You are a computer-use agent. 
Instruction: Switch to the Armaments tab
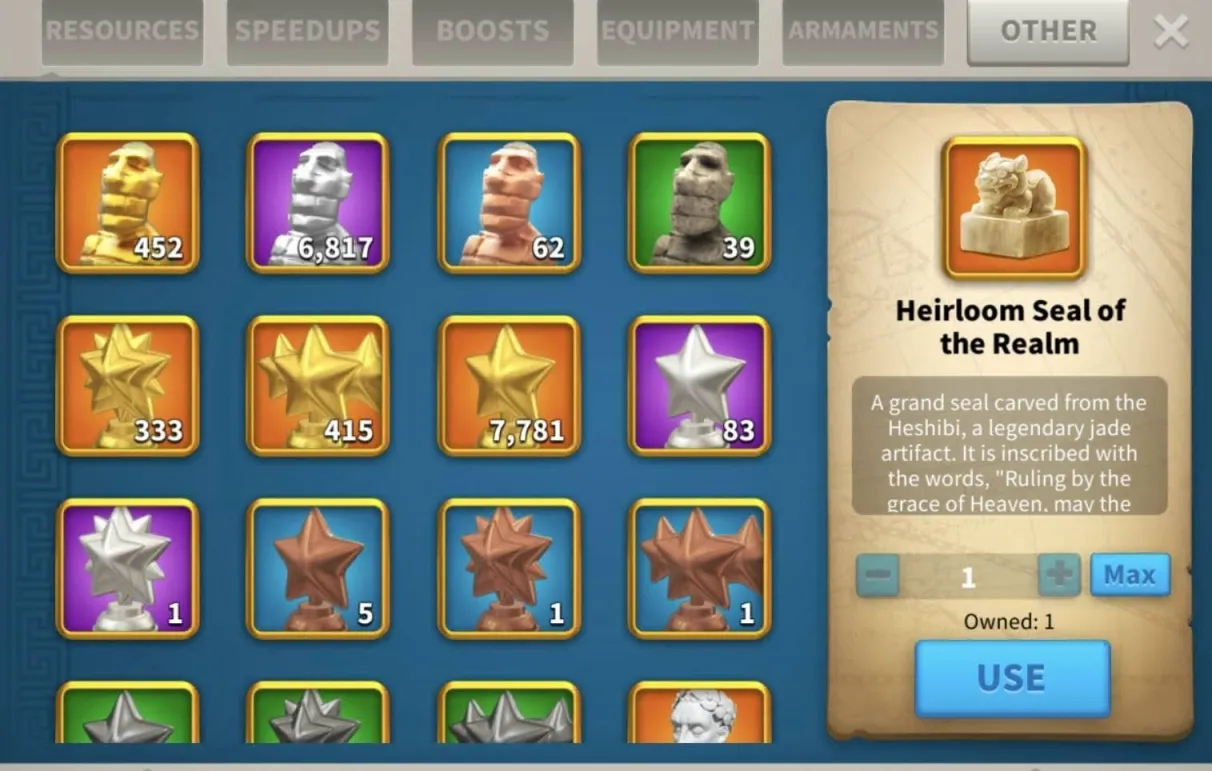click(863, 31)
